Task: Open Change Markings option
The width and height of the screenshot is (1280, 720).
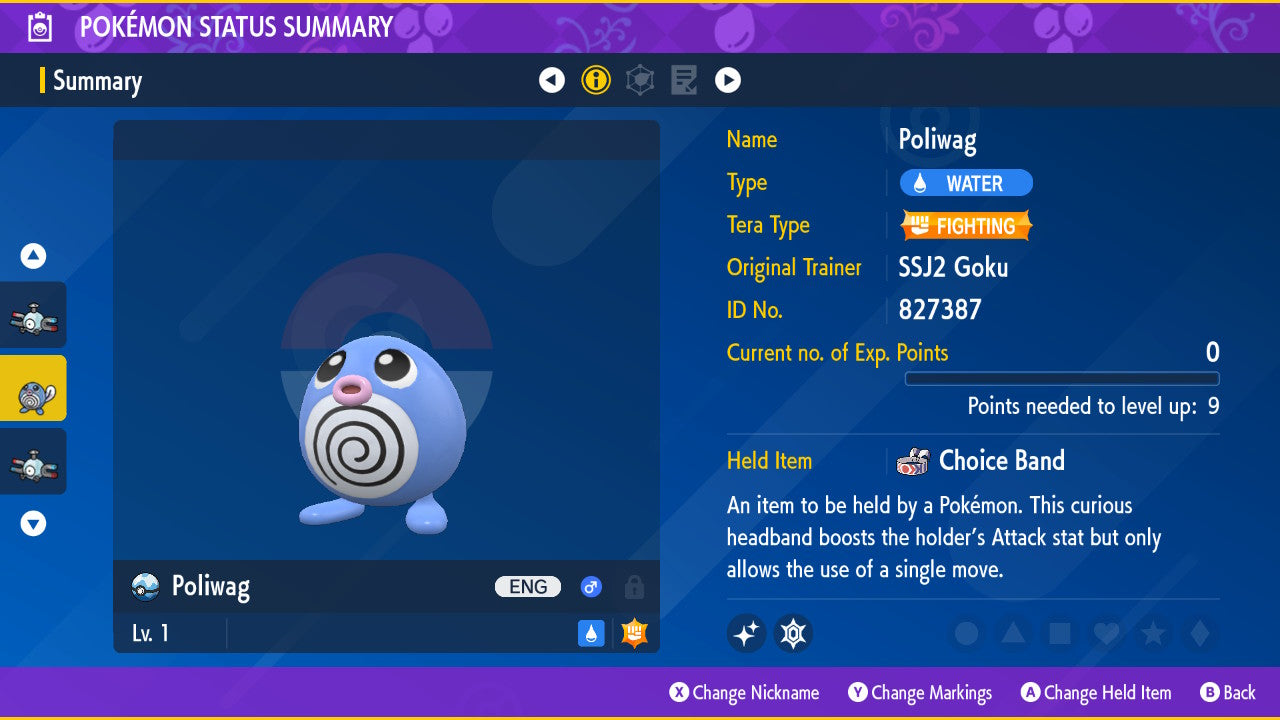Action: [920, 693]
